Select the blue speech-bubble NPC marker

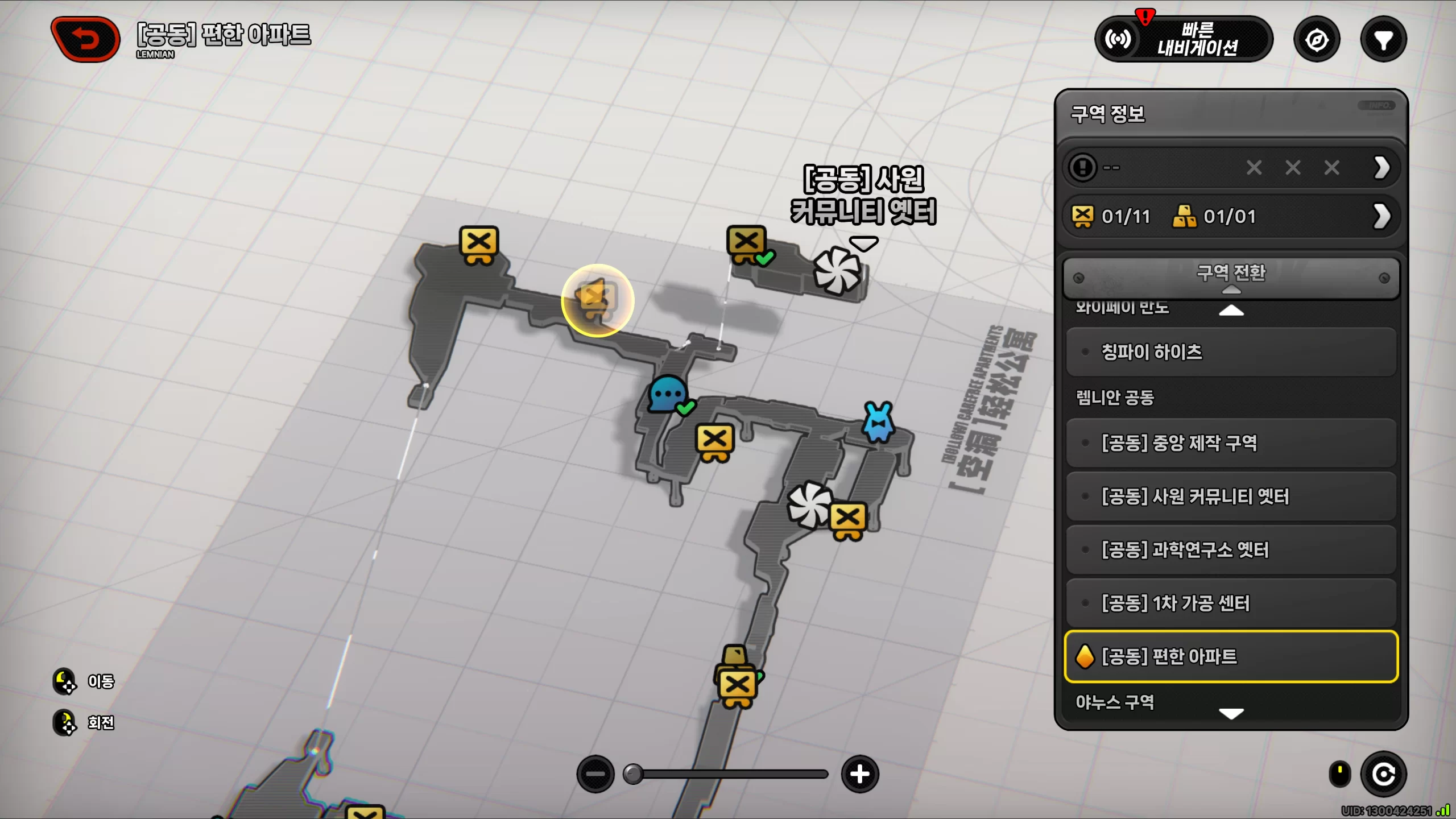[667, 394]
